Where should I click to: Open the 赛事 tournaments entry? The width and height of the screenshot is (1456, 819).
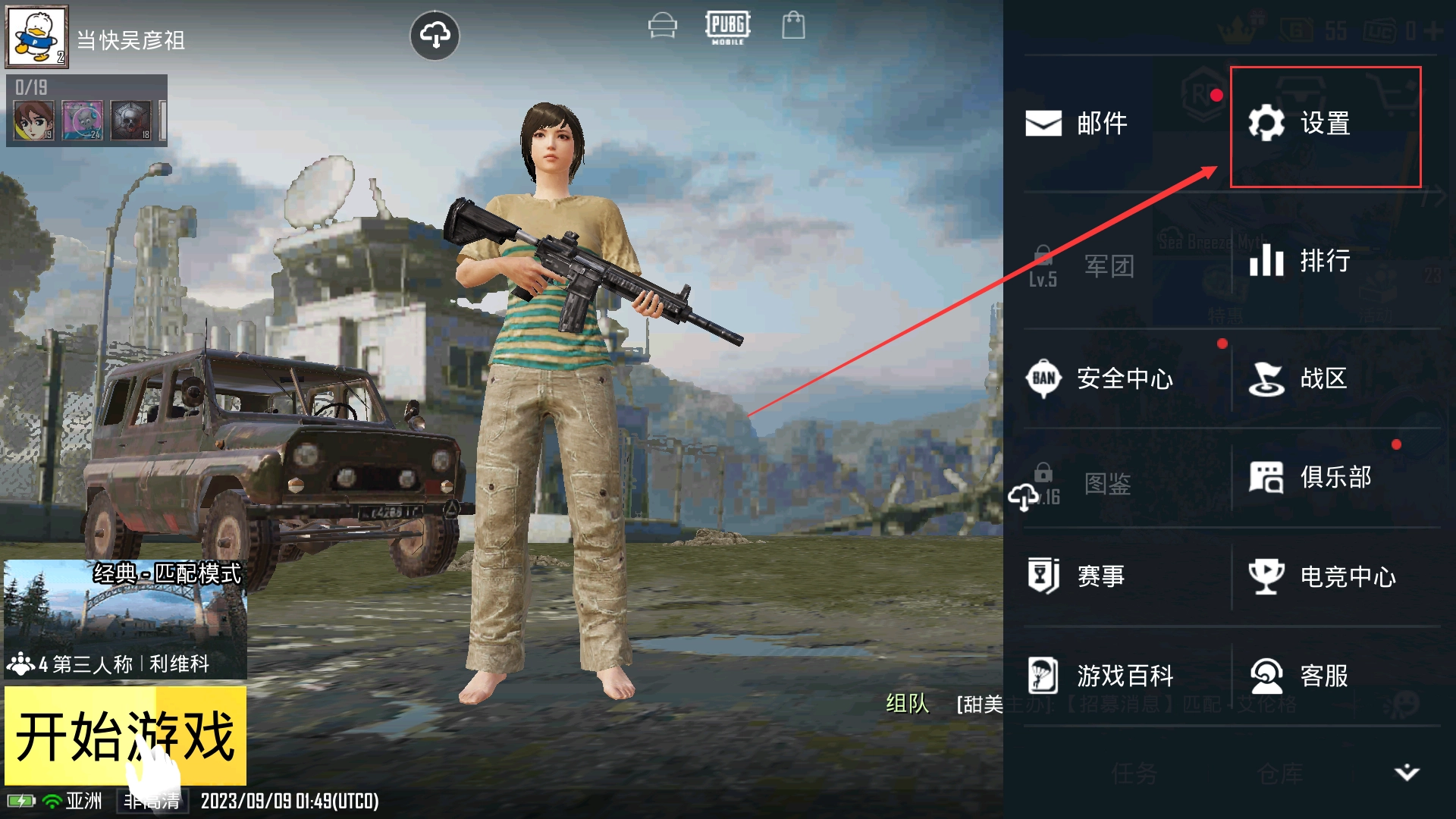pyautogui.click(x=1077, y=576)
